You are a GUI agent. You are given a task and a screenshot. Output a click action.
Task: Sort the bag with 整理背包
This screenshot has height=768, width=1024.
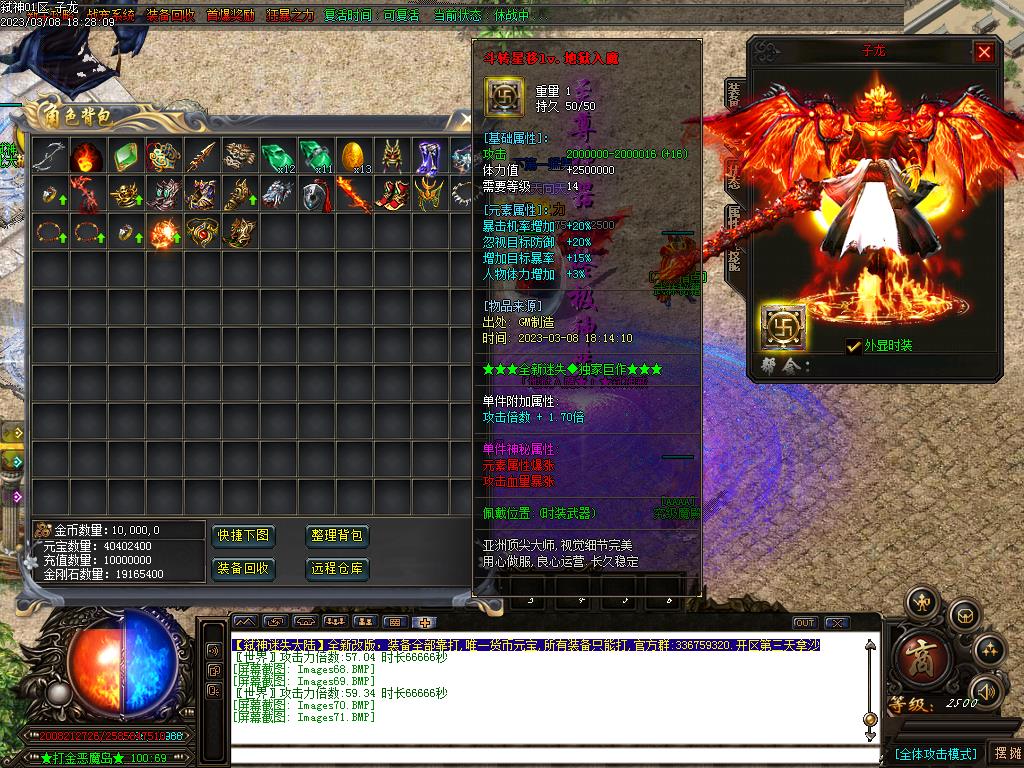[x=336, y=536]
